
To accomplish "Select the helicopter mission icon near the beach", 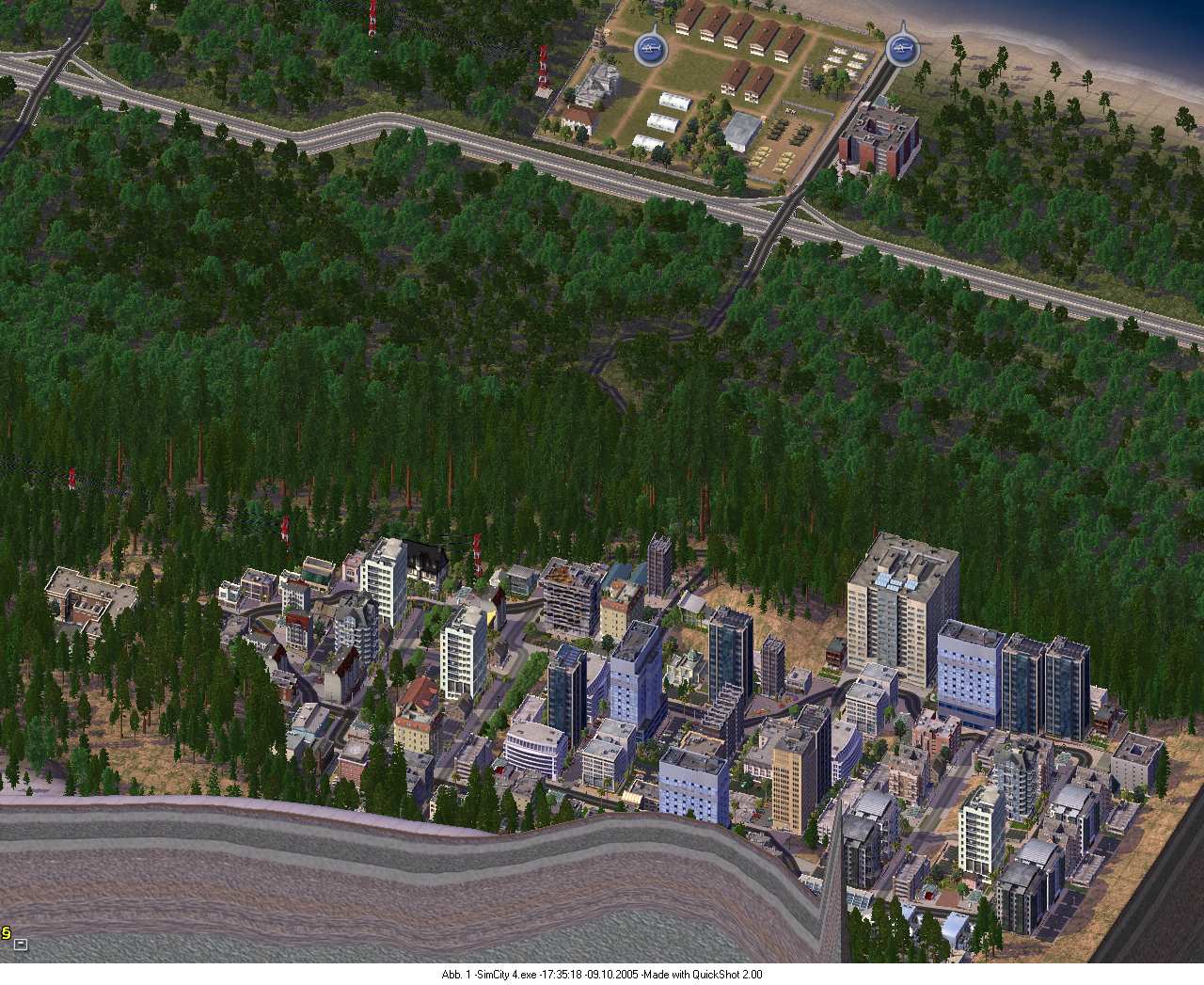I will [x=901, y=50].
